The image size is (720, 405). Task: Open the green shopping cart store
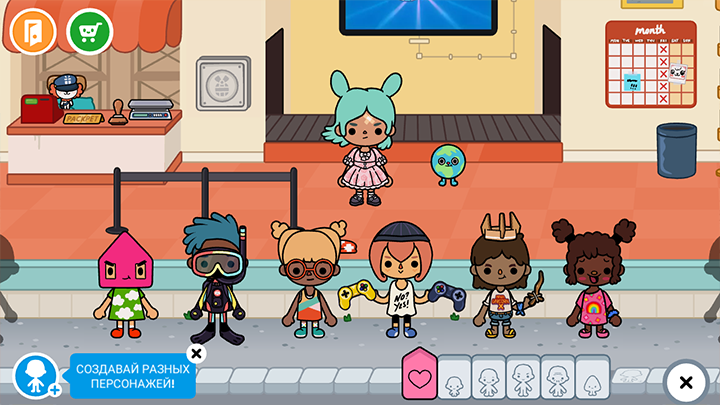click(90, 31)
